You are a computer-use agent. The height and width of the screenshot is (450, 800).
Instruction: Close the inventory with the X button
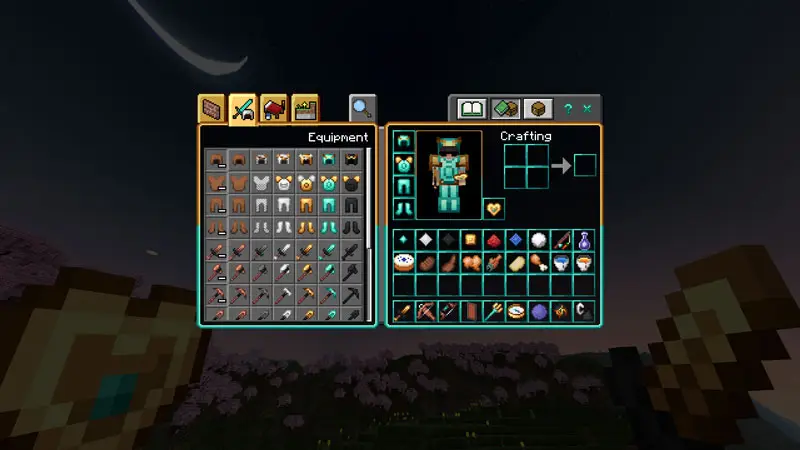pyautogui.click(x=587, y=108)
